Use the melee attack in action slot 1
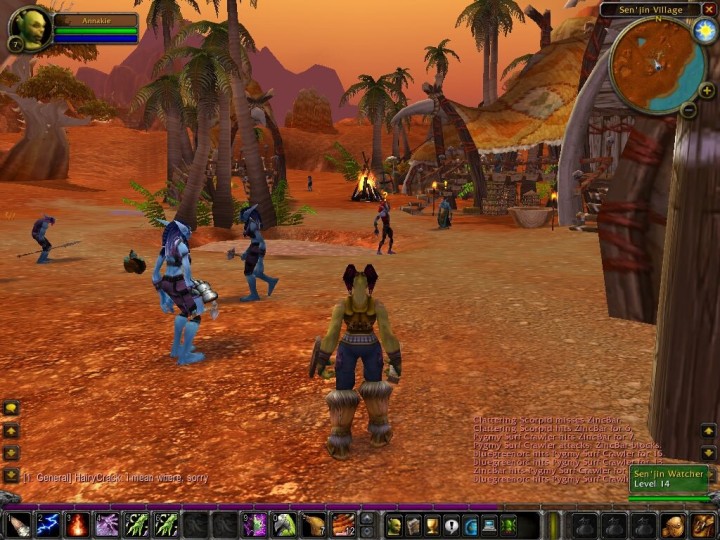 pyautogui.click(x=19, y=524)
